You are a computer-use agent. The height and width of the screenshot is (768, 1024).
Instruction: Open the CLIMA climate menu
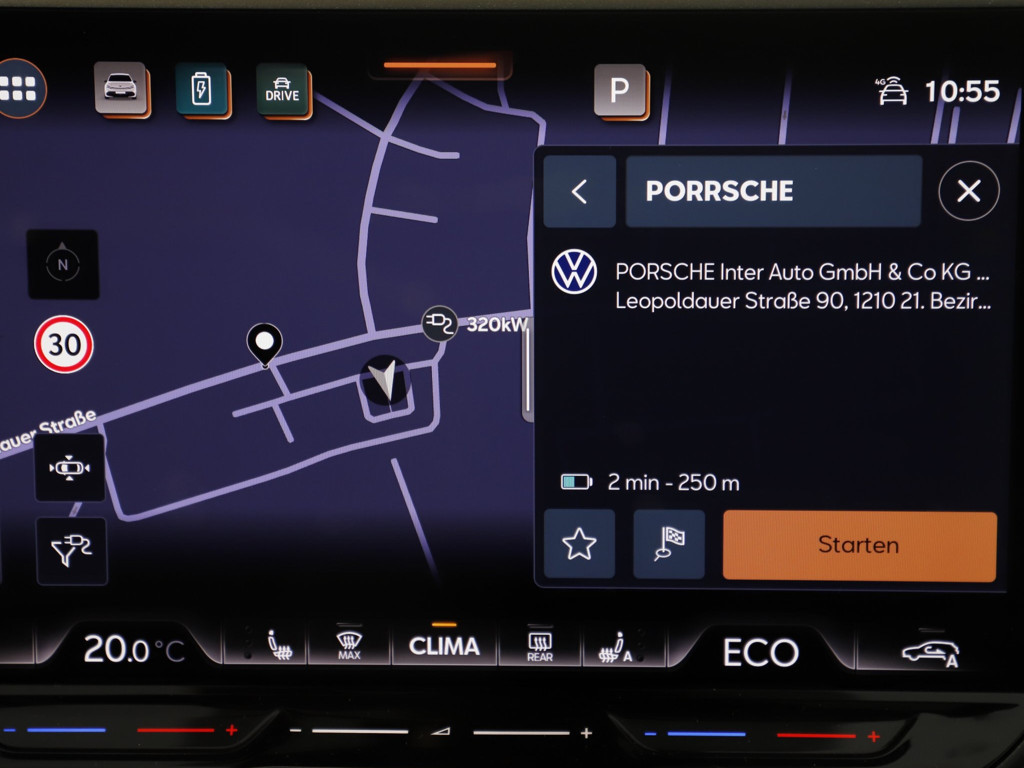(x=444, y=647)
